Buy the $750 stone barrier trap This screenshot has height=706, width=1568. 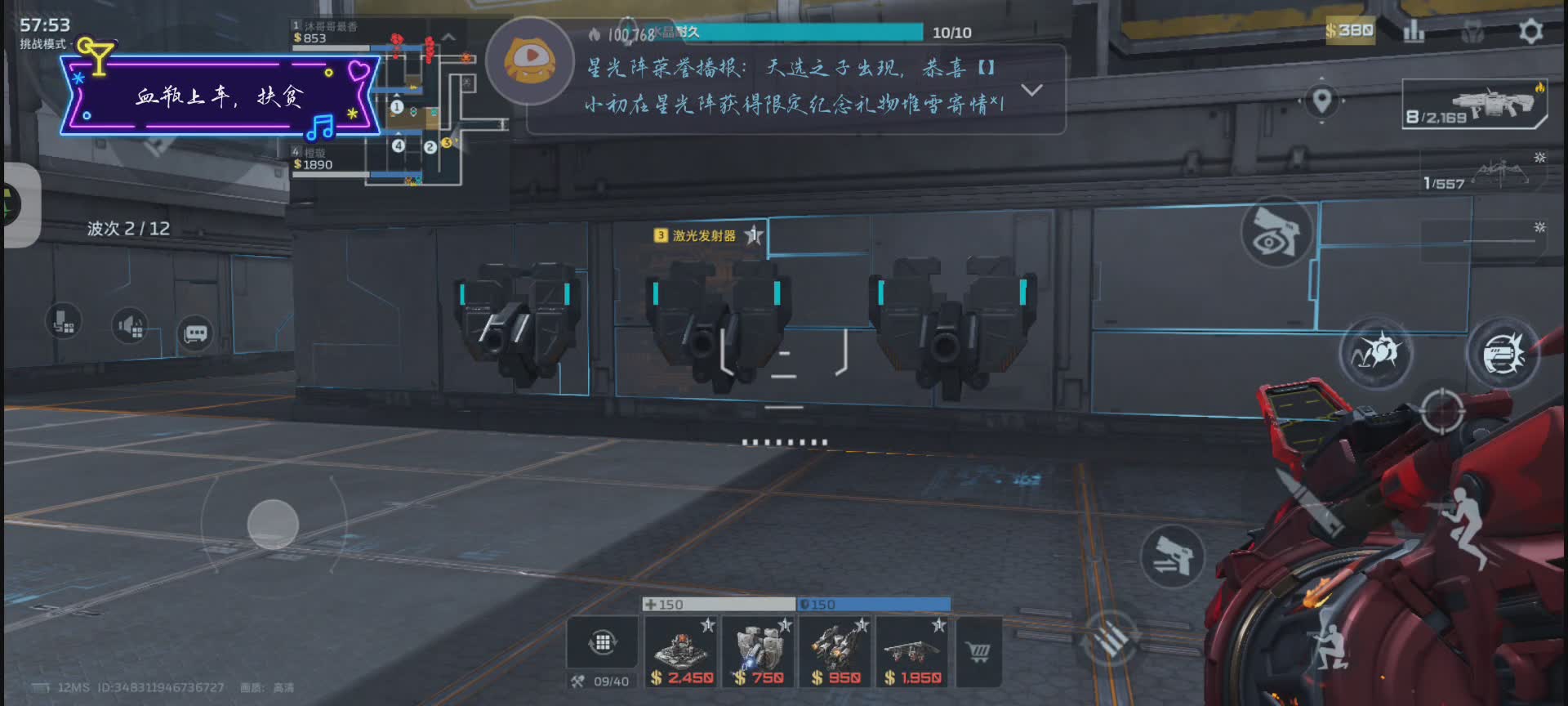(758, 653)
